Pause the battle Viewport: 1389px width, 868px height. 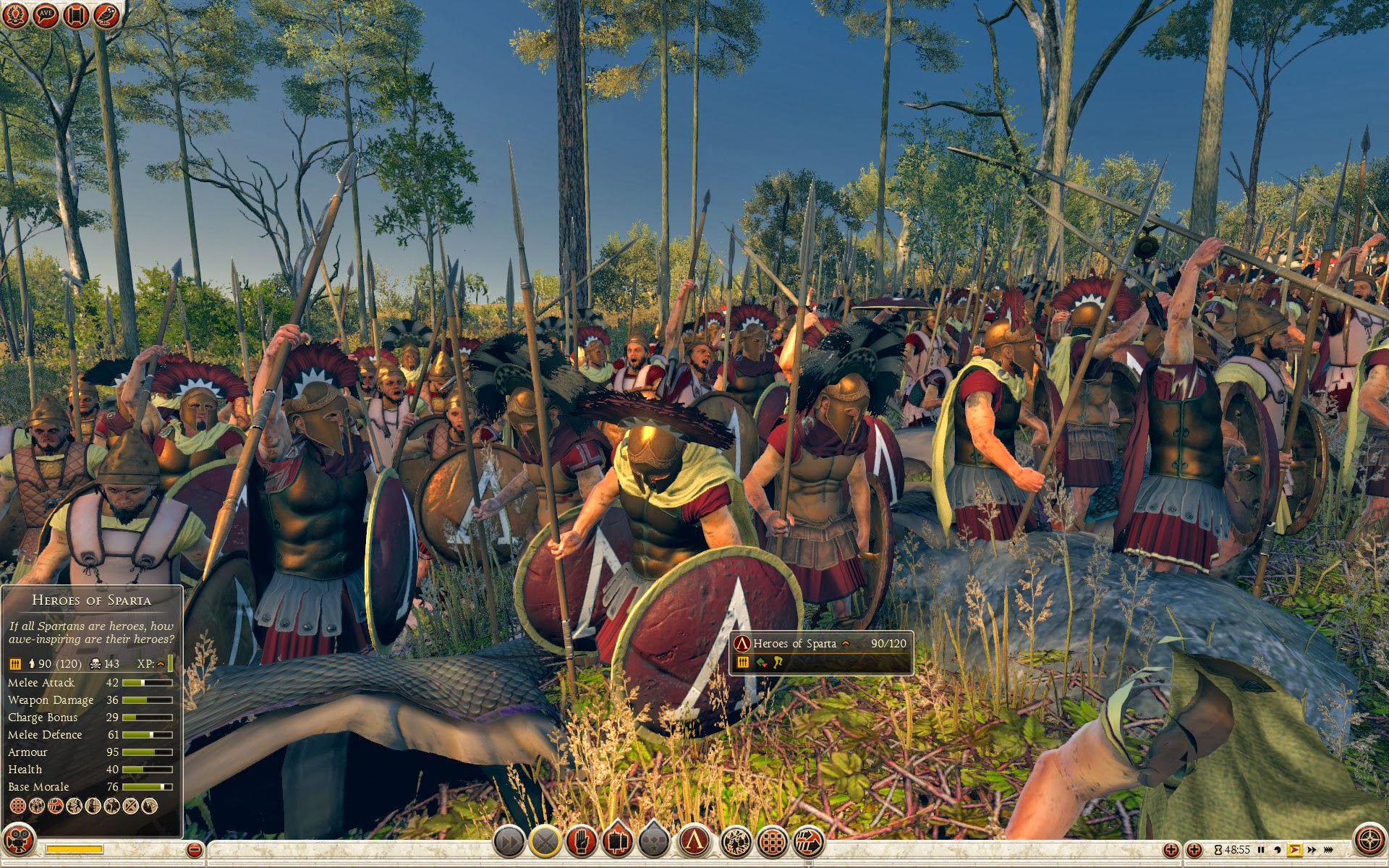1262,850
